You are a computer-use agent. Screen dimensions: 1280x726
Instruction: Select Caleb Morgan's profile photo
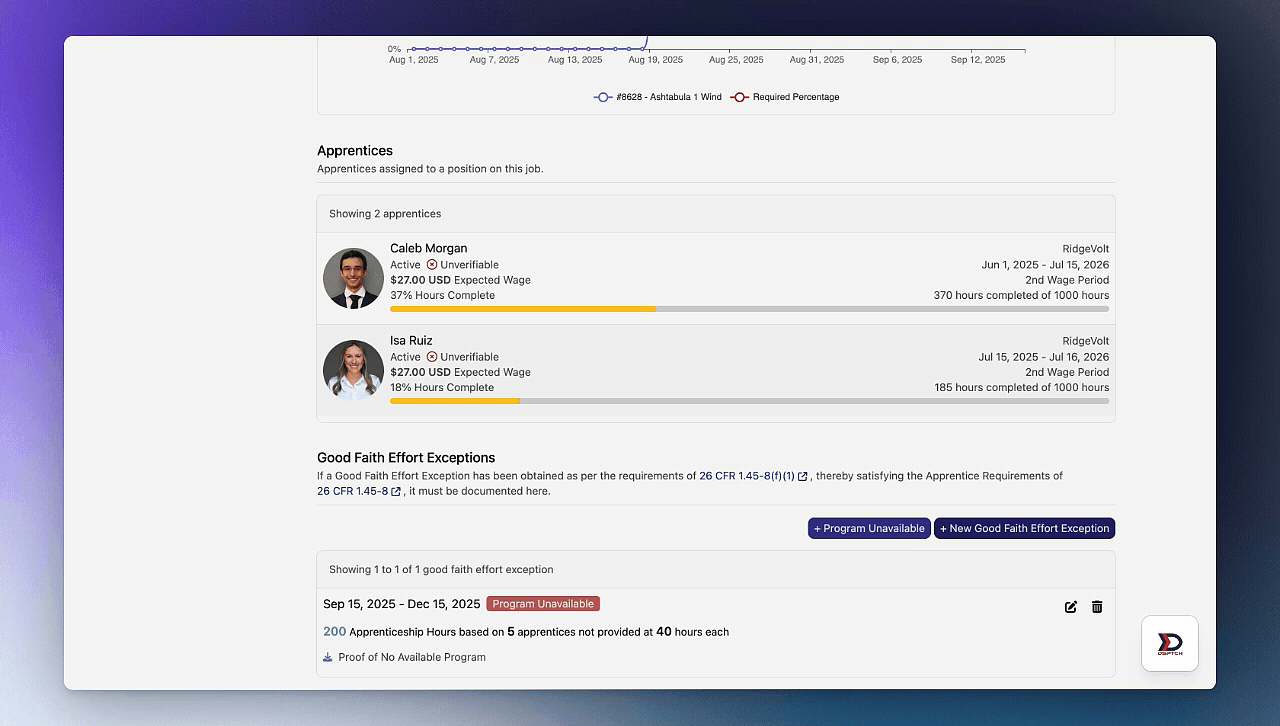coord(353,278)
